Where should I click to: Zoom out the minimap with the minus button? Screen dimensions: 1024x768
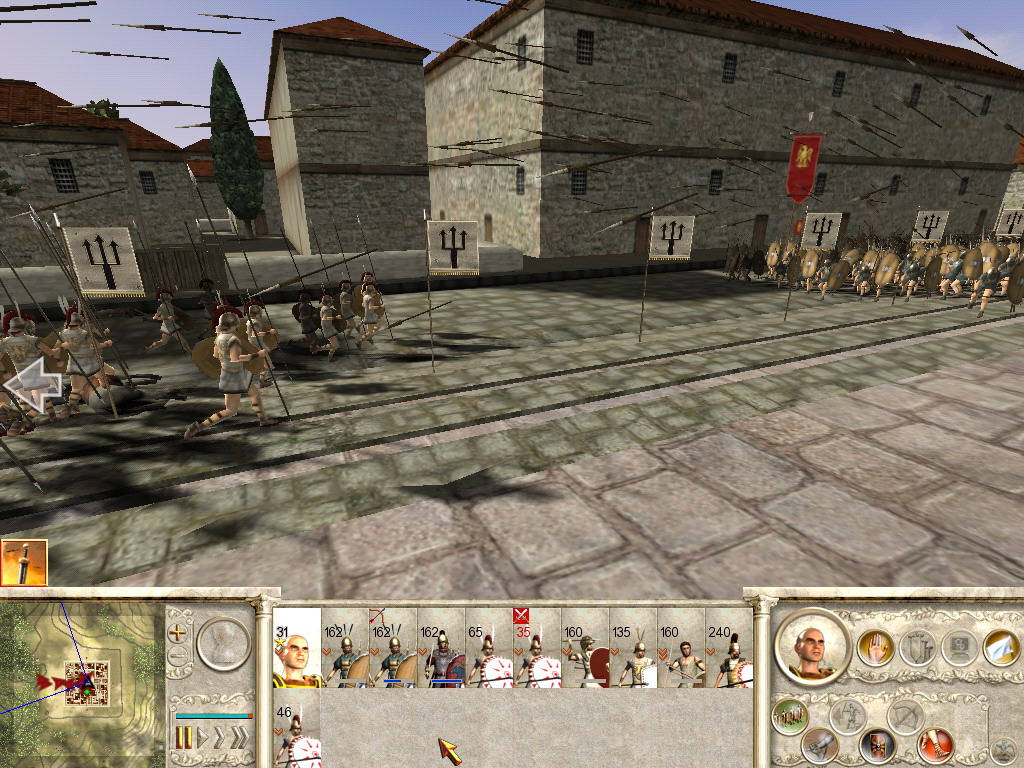point(179,657)
